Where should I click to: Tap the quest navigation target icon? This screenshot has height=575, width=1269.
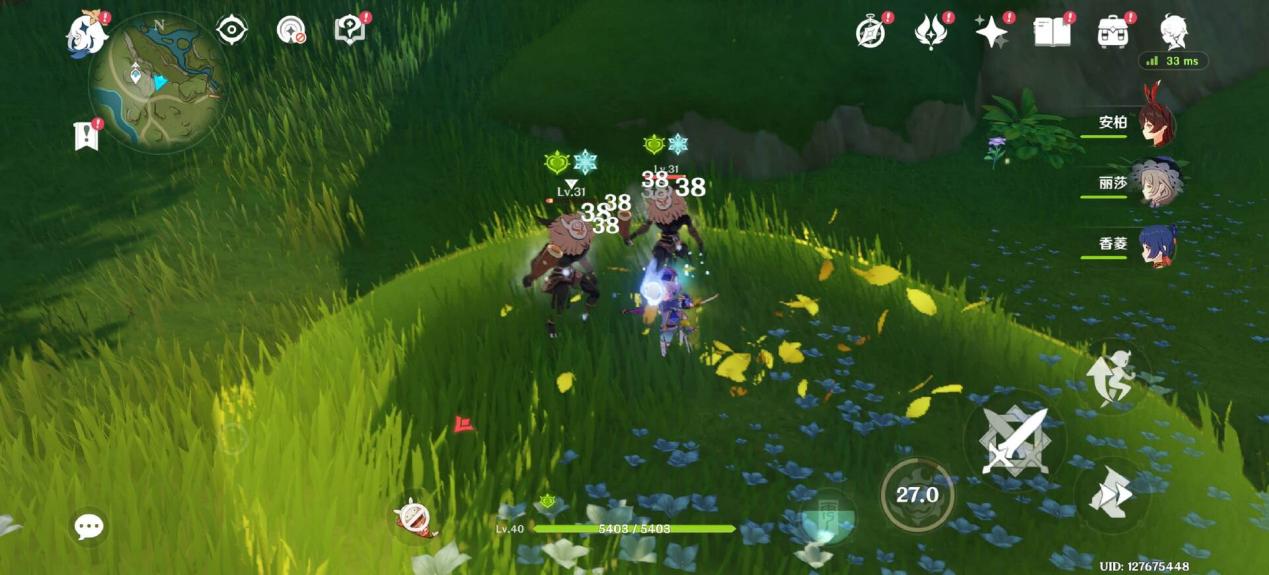pyautogui.click(x=232, y=30)
